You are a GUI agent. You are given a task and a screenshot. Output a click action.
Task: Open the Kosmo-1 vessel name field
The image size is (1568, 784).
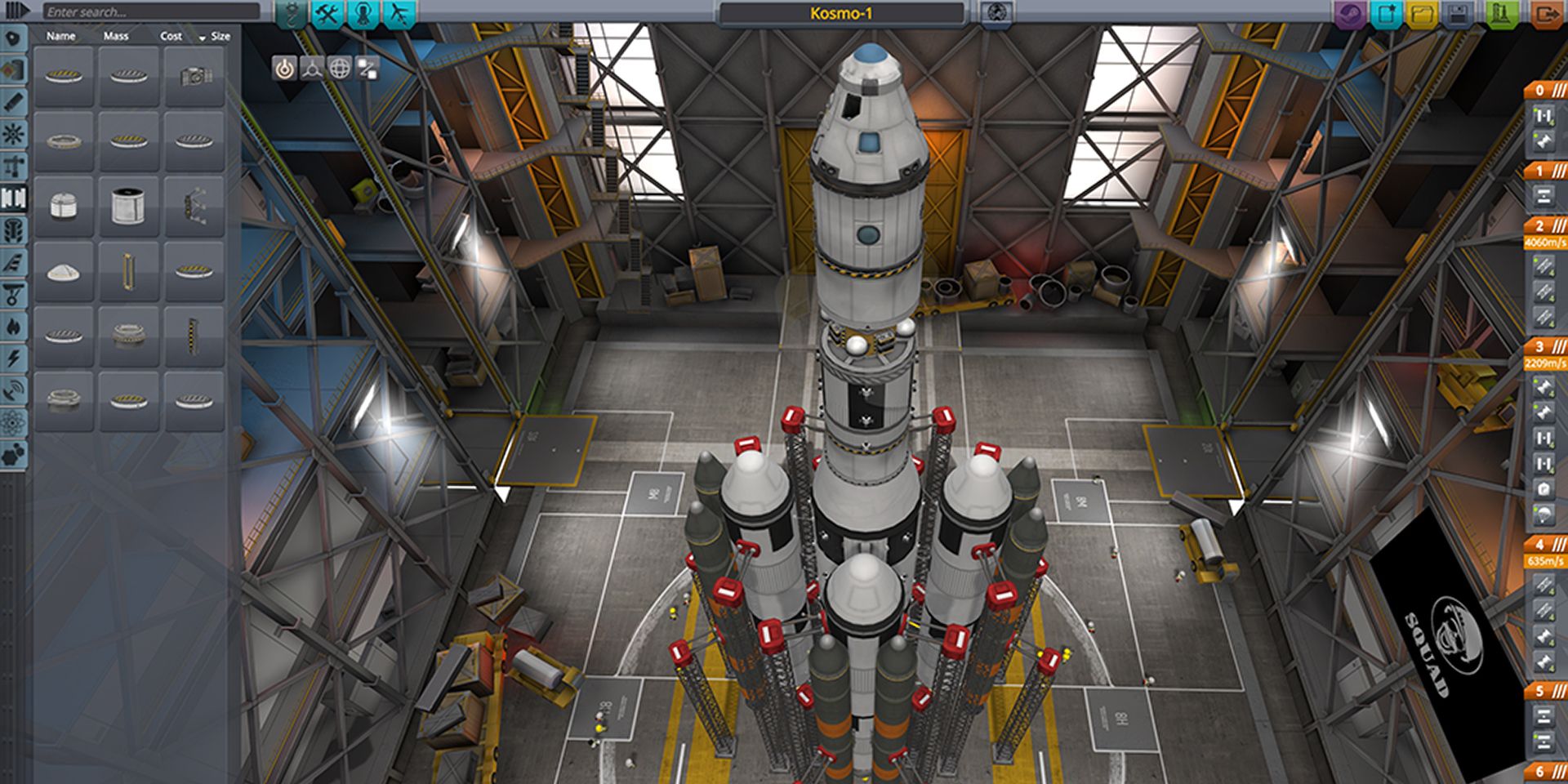(x=841, y=13)
